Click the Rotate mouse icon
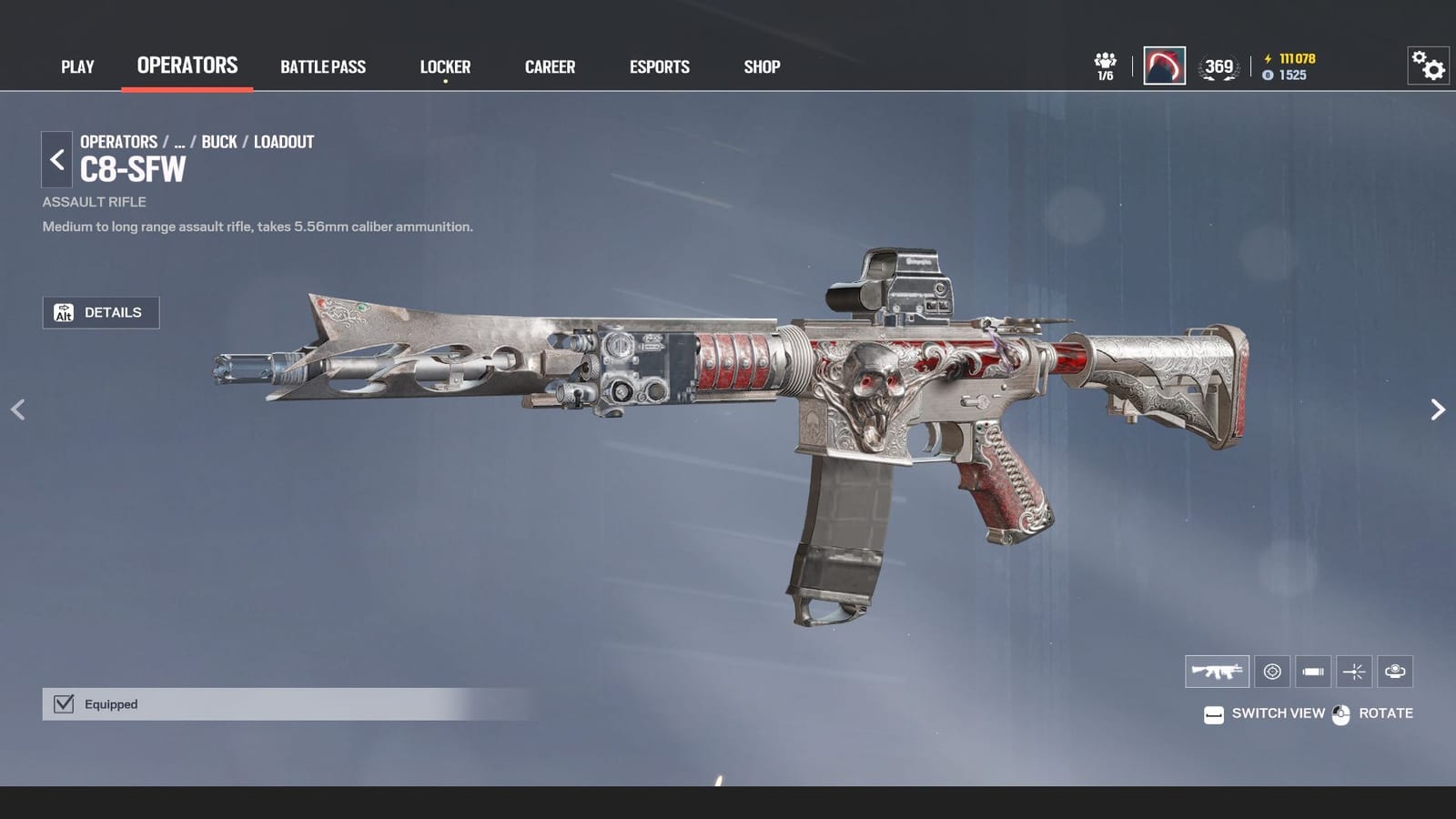 pos(1340,713)
